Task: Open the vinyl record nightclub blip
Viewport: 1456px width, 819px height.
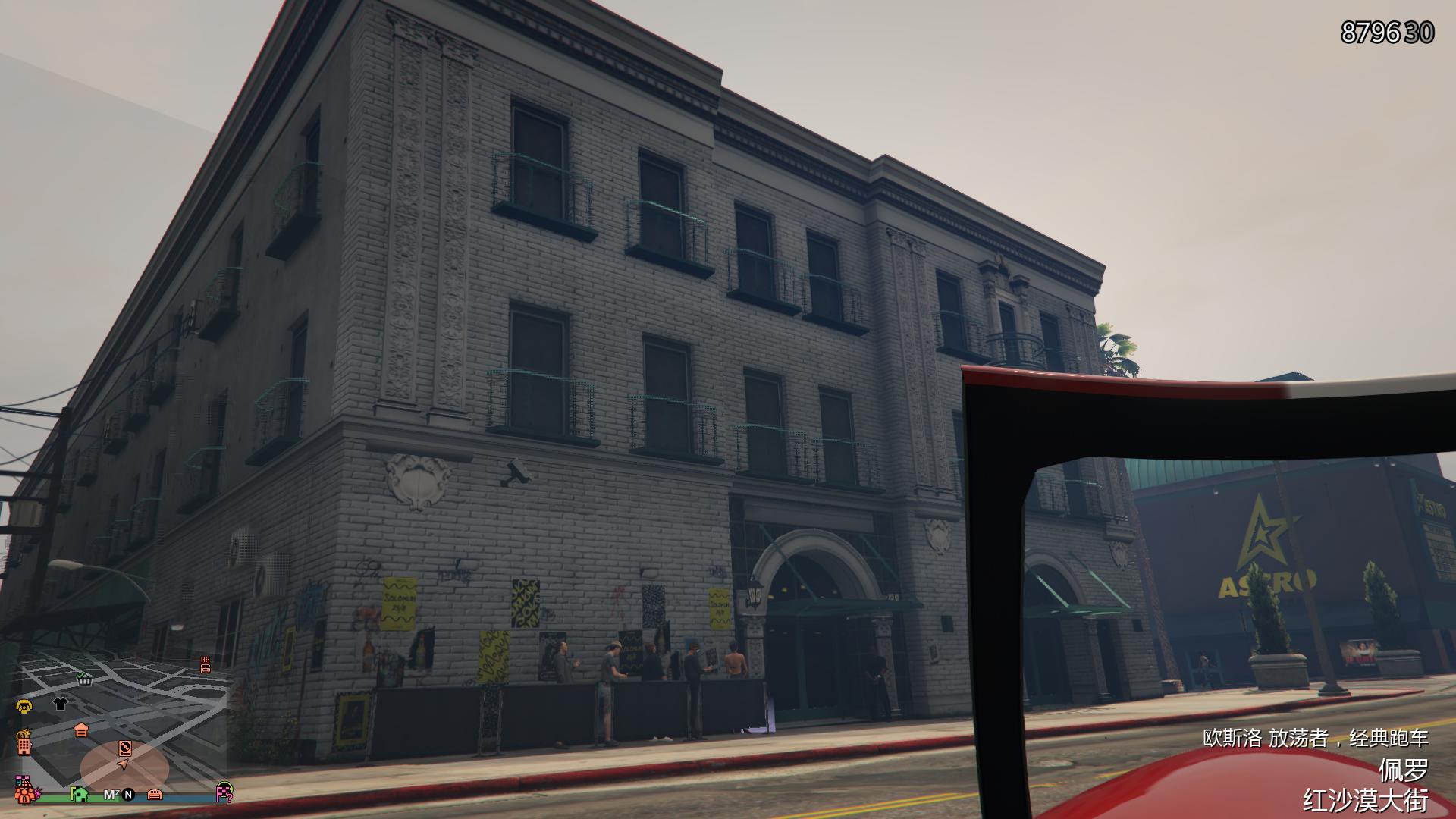Action: 125,748
